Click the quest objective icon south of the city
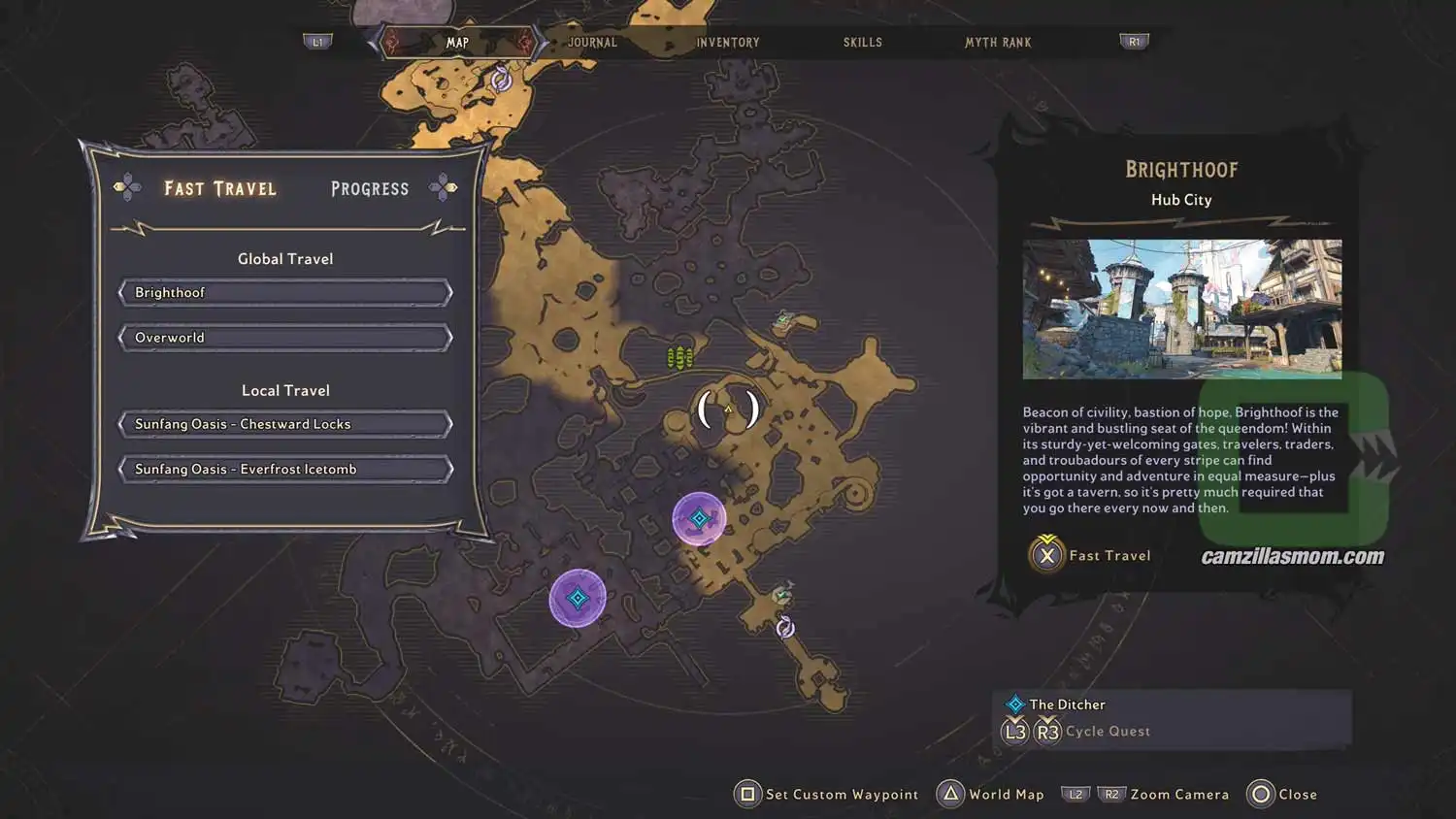The width and height of the screenshot is (1456, 819). pyautogui.click(x=784, y=594)
